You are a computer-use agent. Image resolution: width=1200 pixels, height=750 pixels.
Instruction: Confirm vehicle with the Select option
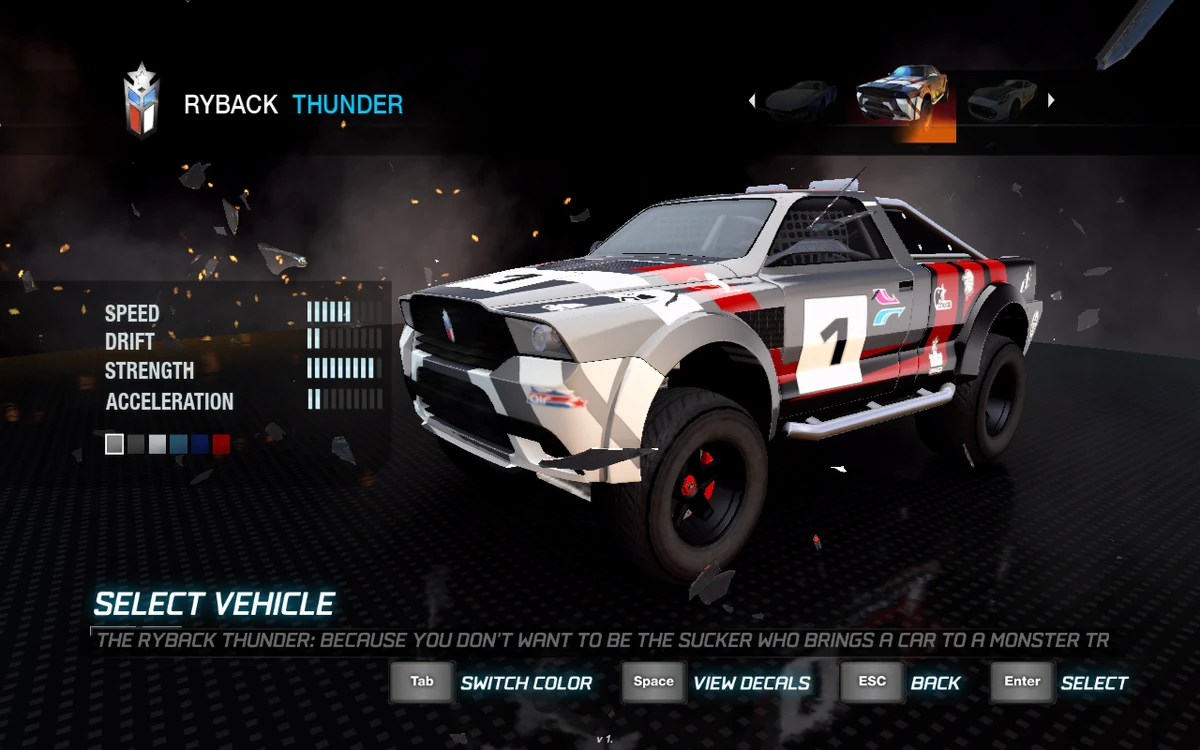coord(1094,683)
